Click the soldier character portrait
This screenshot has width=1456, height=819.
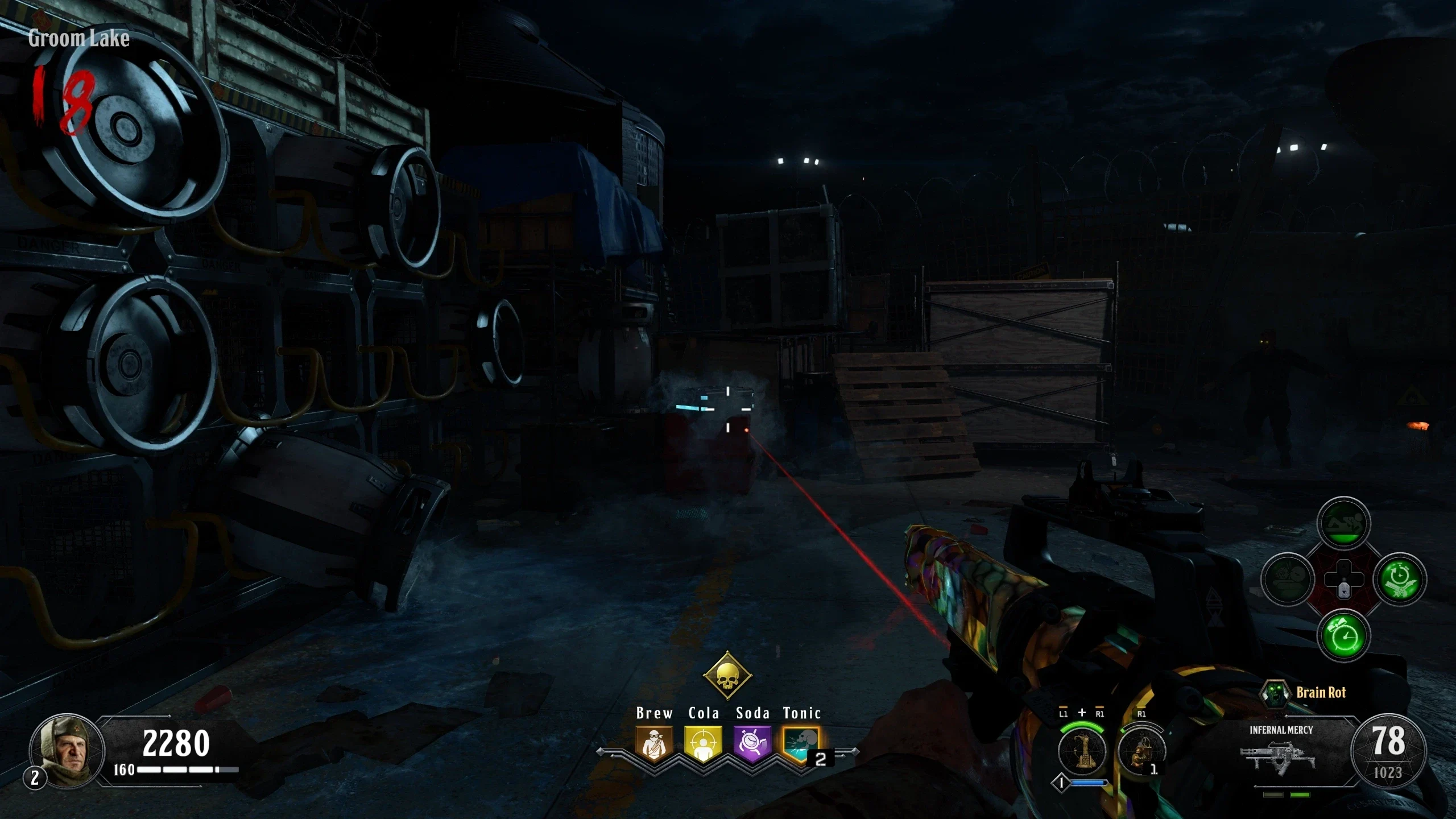point(67,750)
